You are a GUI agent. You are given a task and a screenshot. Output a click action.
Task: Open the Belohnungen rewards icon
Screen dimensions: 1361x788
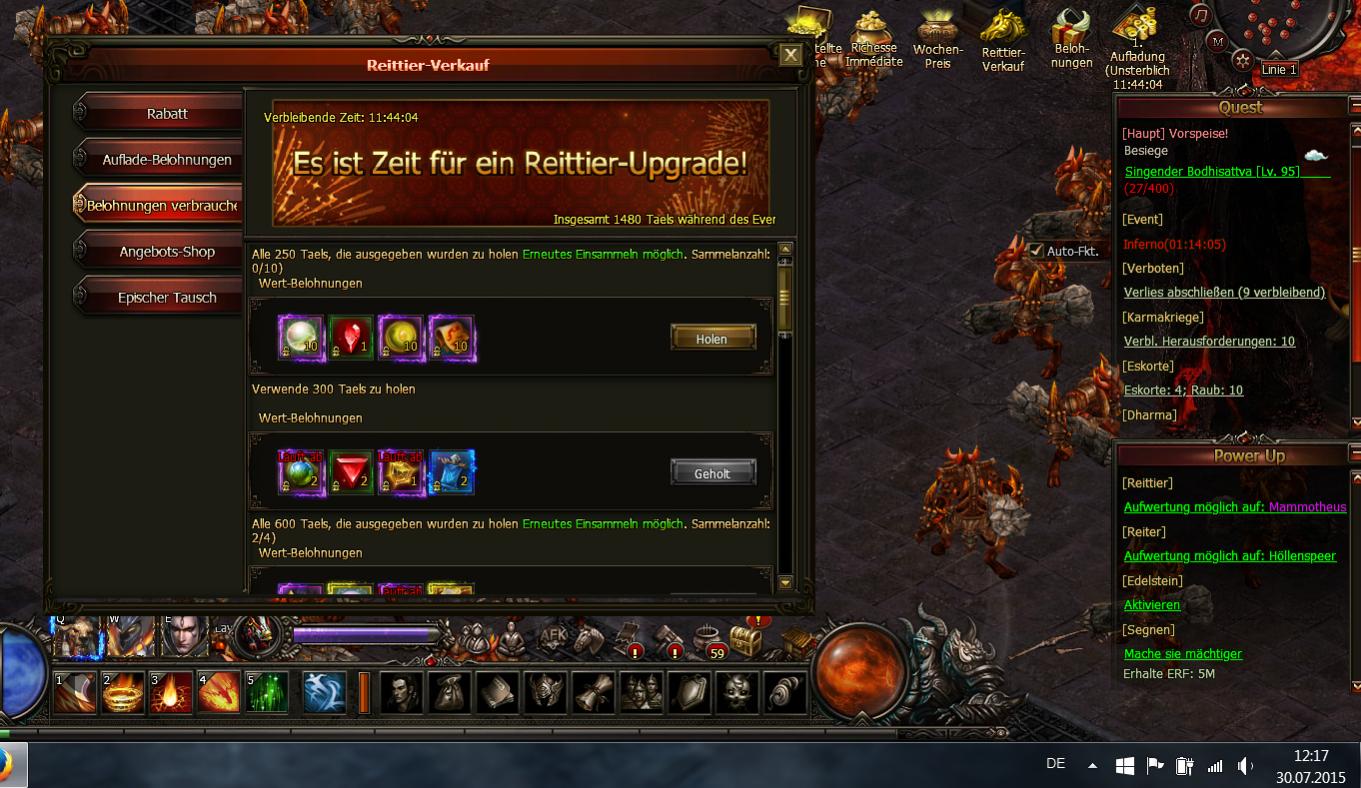(x=1071, y=40)
